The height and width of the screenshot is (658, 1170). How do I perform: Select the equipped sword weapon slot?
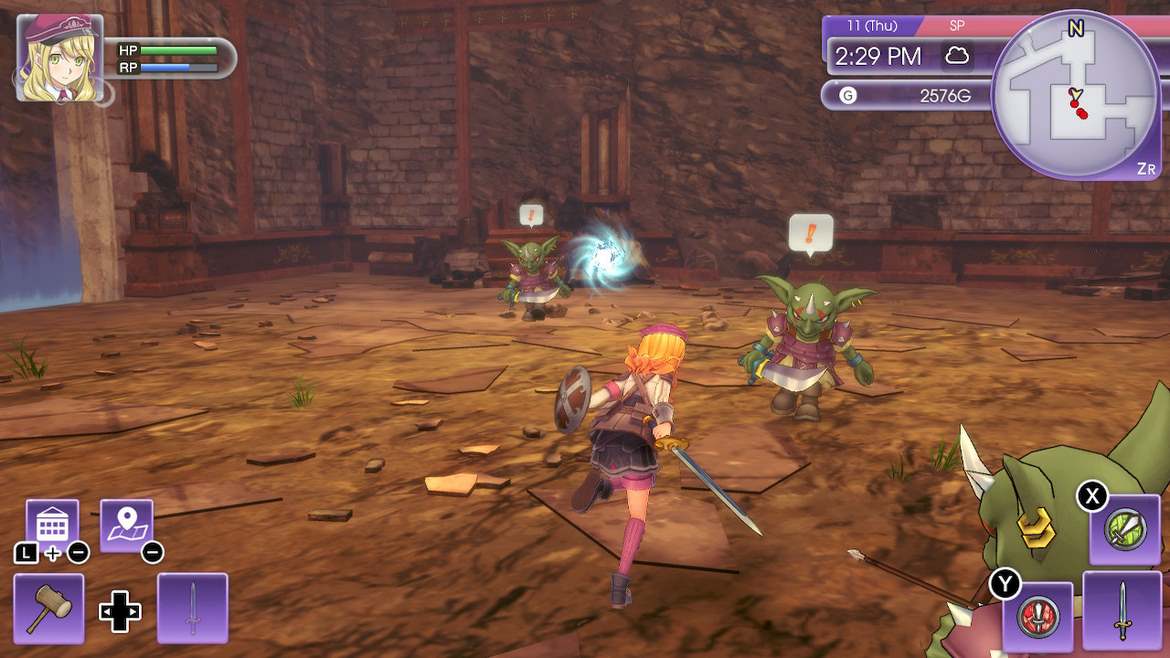click(x=1122, y=608)
